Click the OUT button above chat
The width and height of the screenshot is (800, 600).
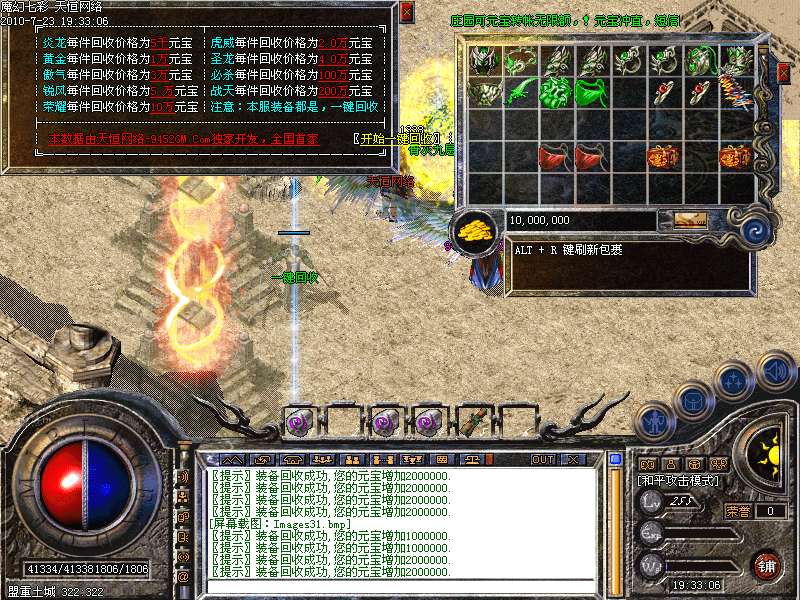[x=542, y=459]
